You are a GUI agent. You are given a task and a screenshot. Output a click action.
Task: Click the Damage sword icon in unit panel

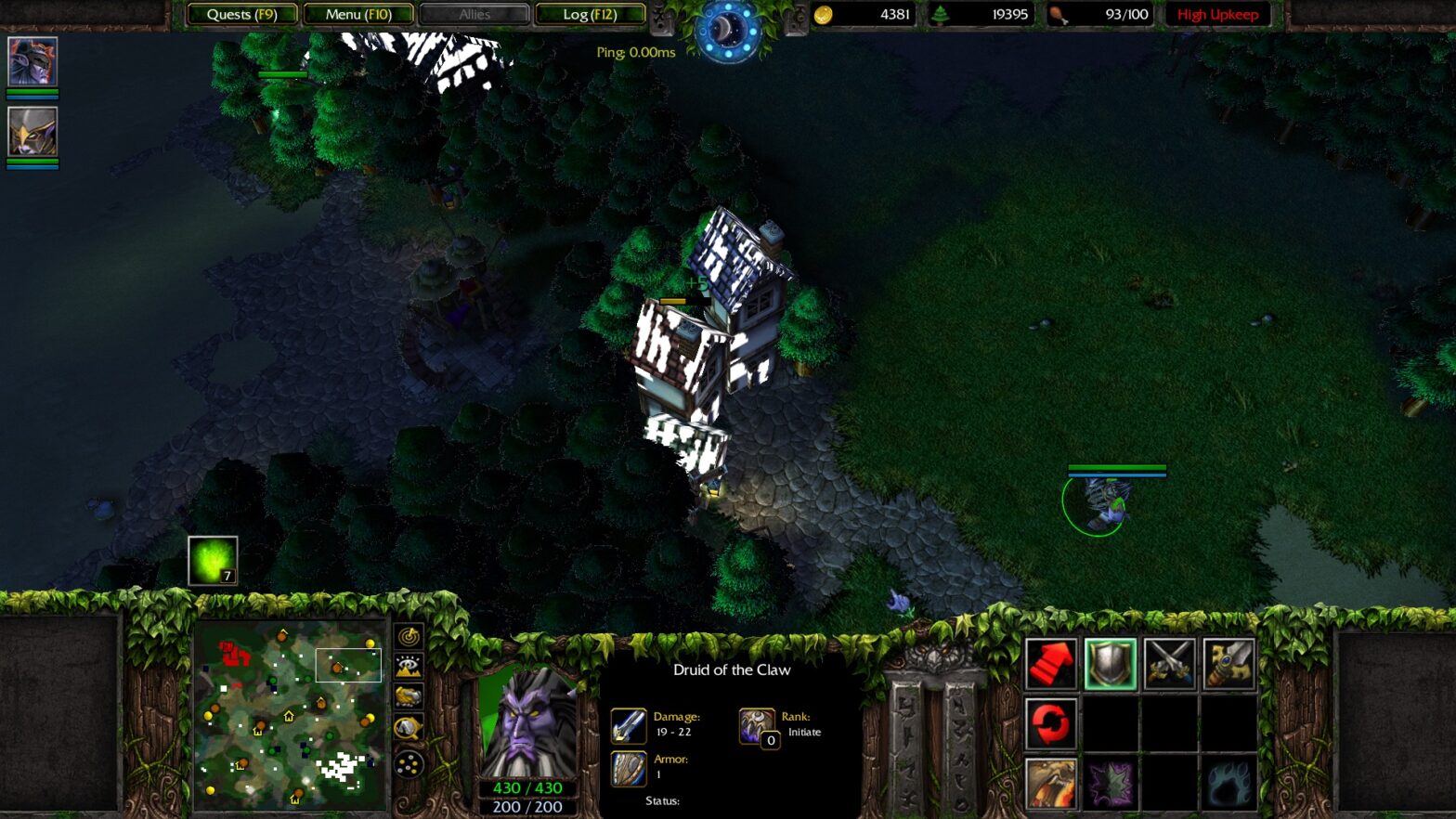628,725
